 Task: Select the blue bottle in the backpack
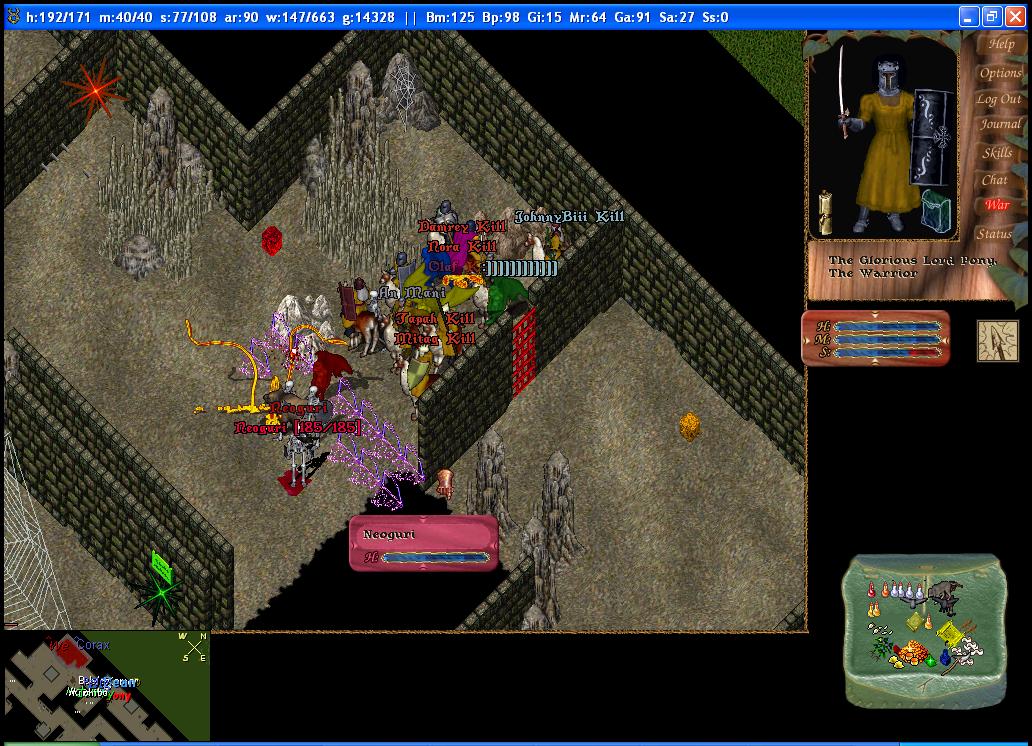pos(944,657)
